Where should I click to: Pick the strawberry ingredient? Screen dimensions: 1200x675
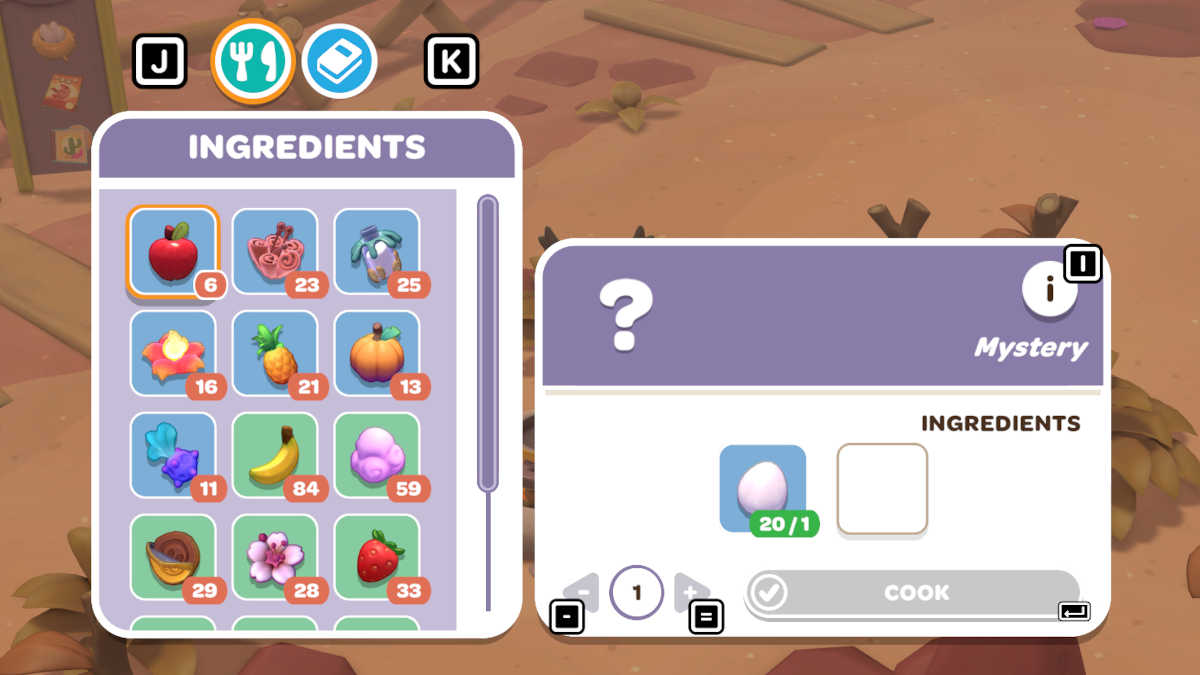(x=376, y=558)
